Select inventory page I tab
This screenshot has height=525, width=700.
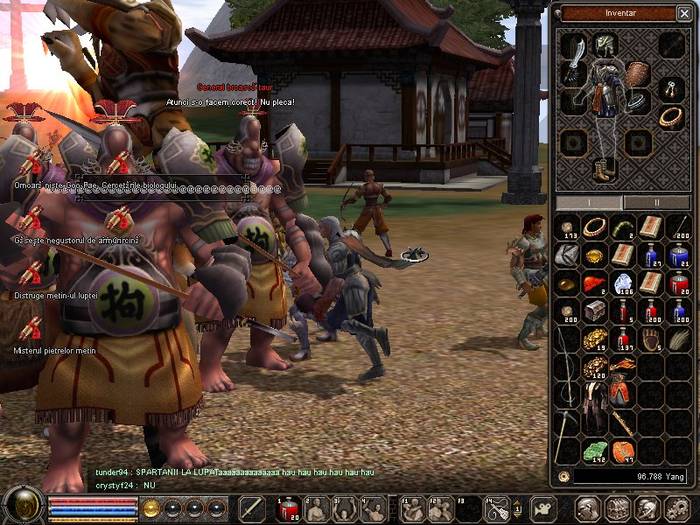pyautogui.click(x=588, y=202)
